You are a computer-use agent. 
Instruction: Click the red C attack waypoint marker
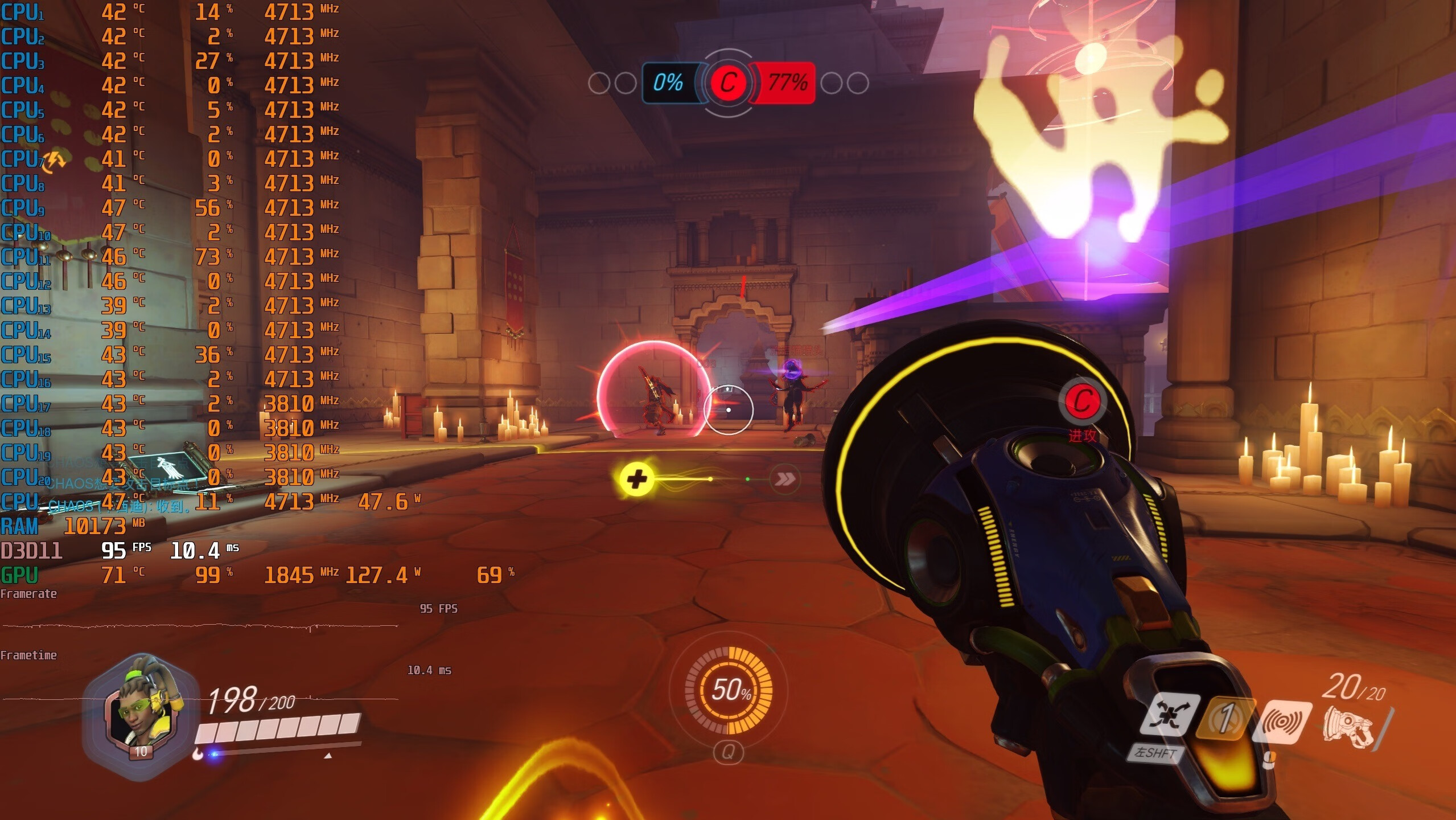pos(1082,400)
